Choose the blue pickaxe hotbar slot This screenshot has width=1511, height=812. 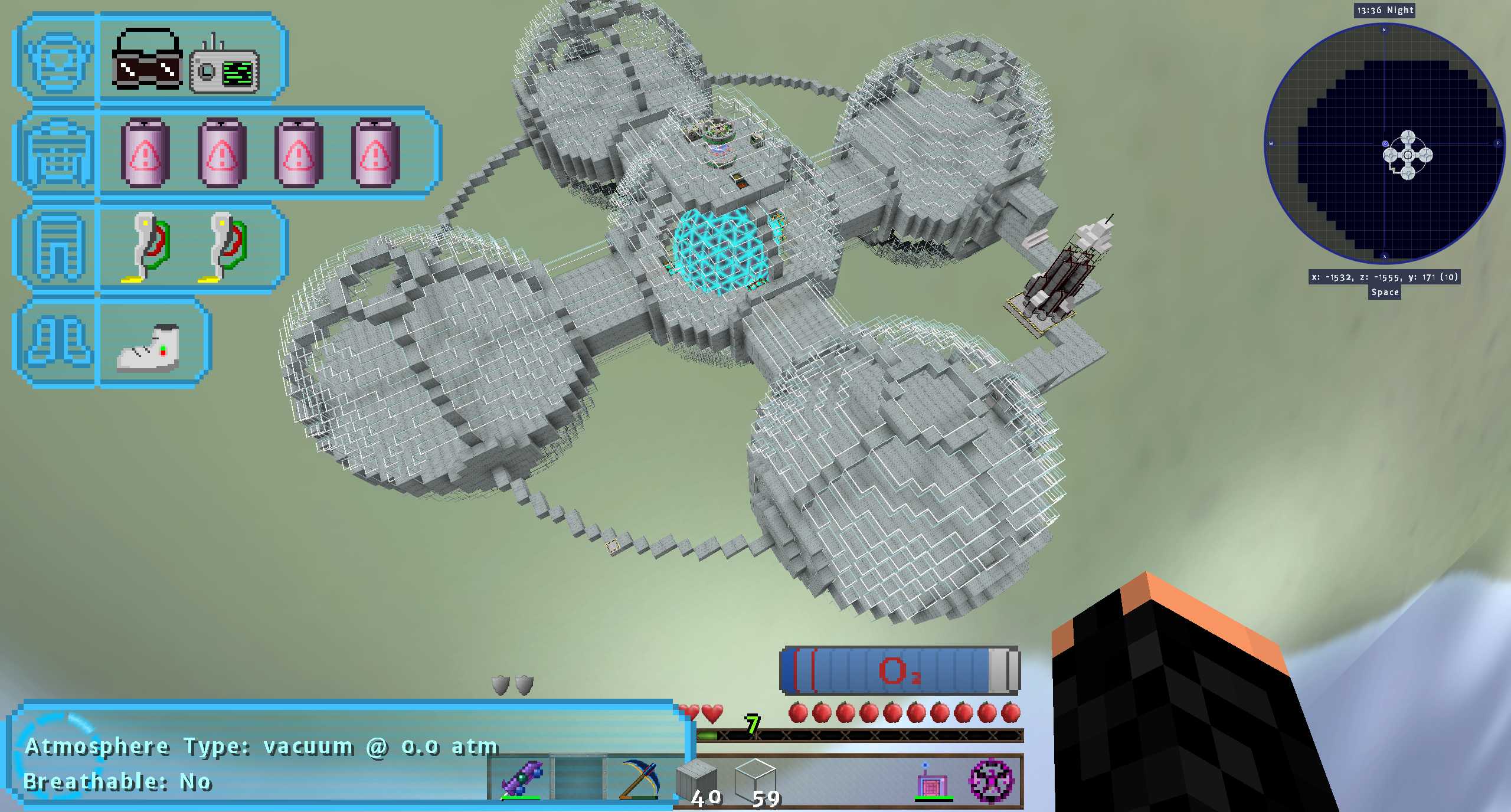pos(639,779)
